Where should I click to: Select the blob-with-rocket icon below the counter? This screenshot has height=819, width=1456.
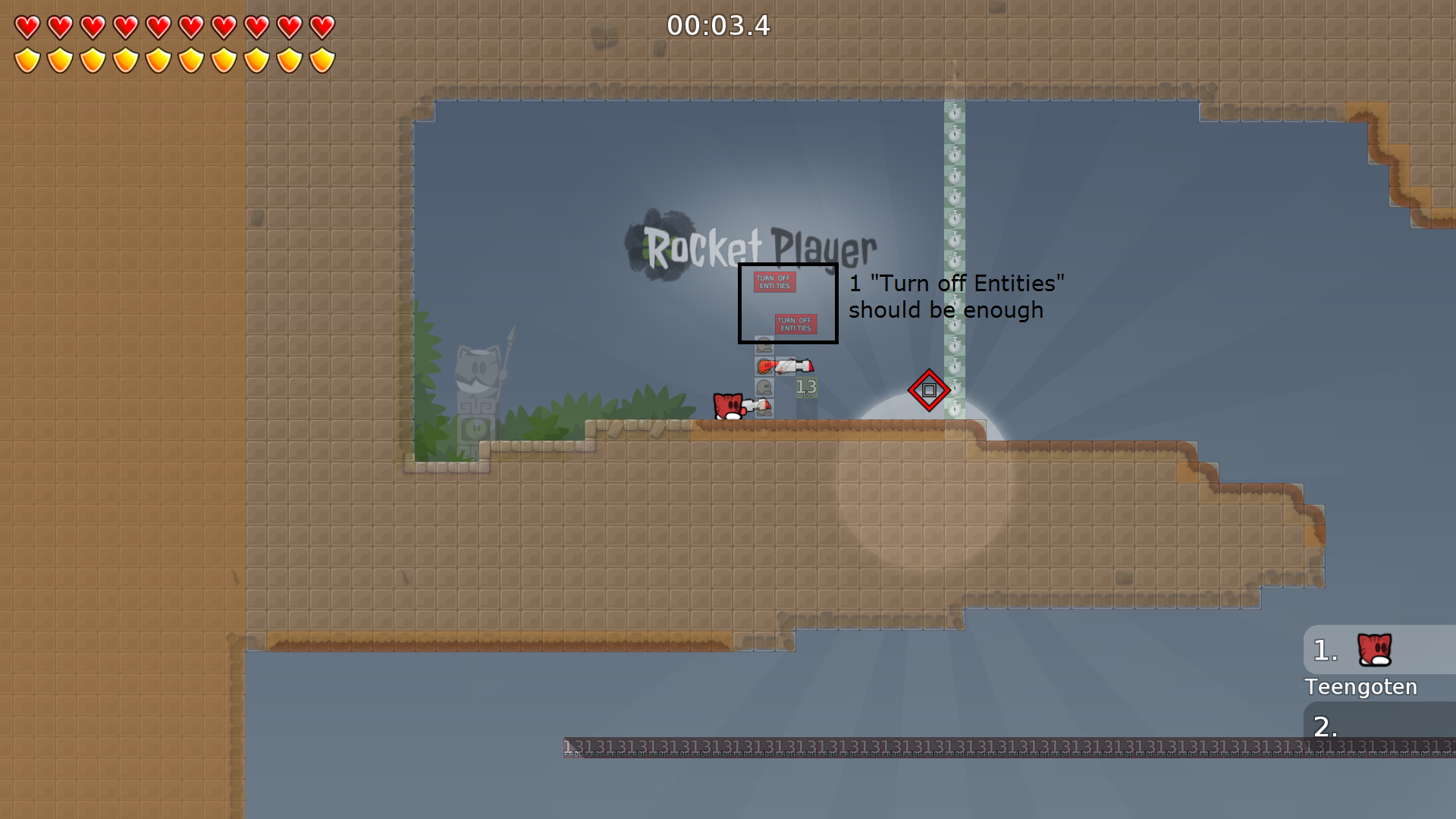(764, 407)
